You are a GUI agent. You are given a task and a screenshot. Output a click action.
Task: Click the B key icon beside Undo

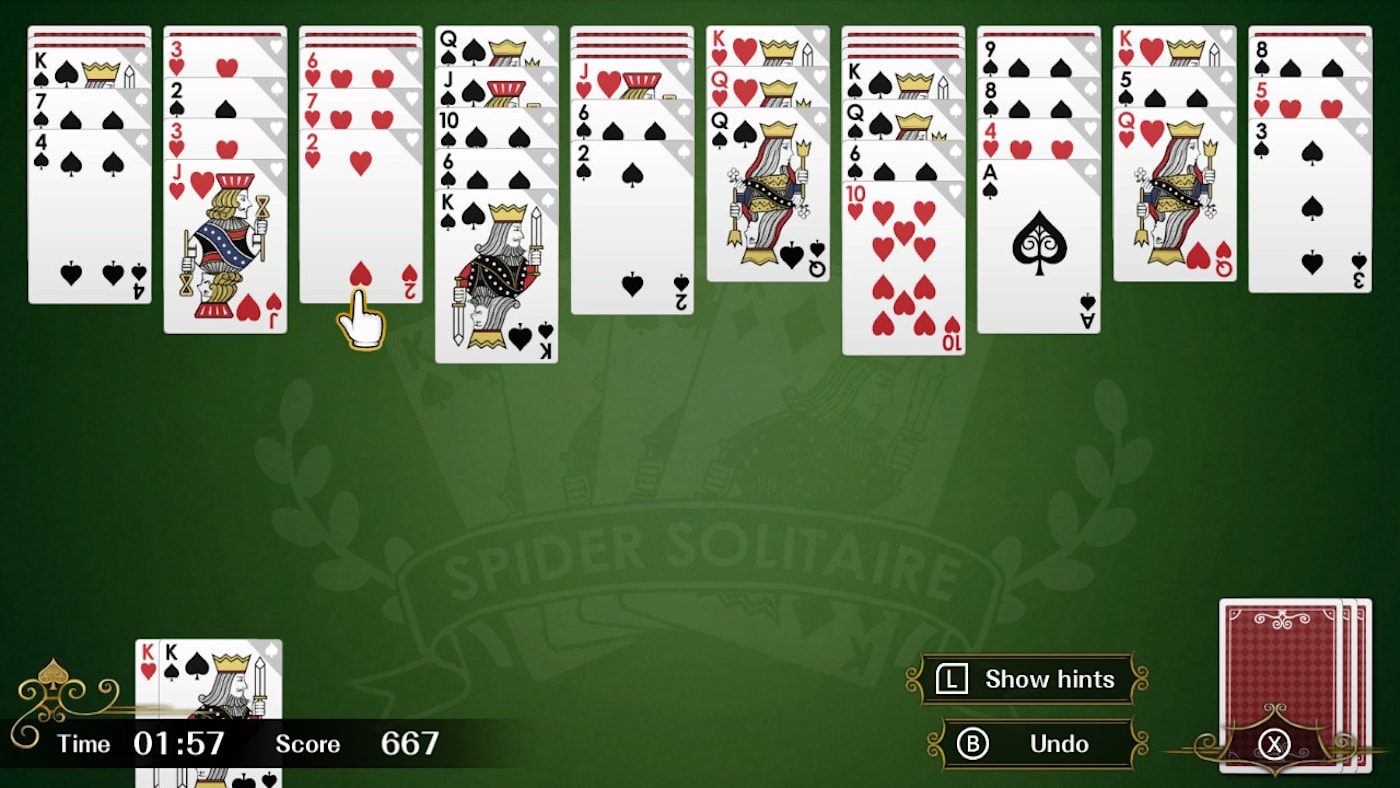click(x=972, y=744)
